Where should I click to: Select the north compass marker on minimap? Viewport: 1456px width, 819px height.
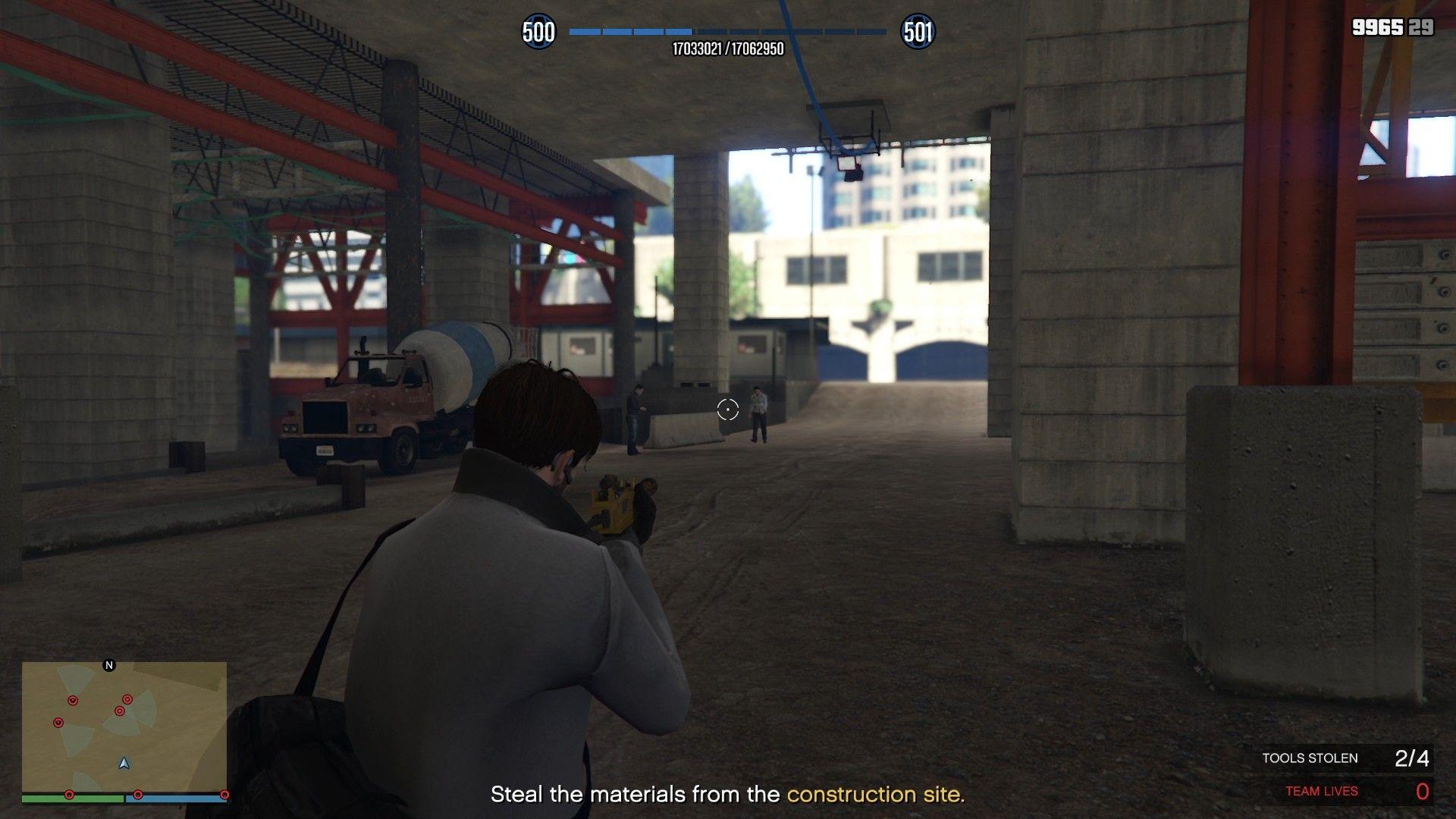coord(109,665)
